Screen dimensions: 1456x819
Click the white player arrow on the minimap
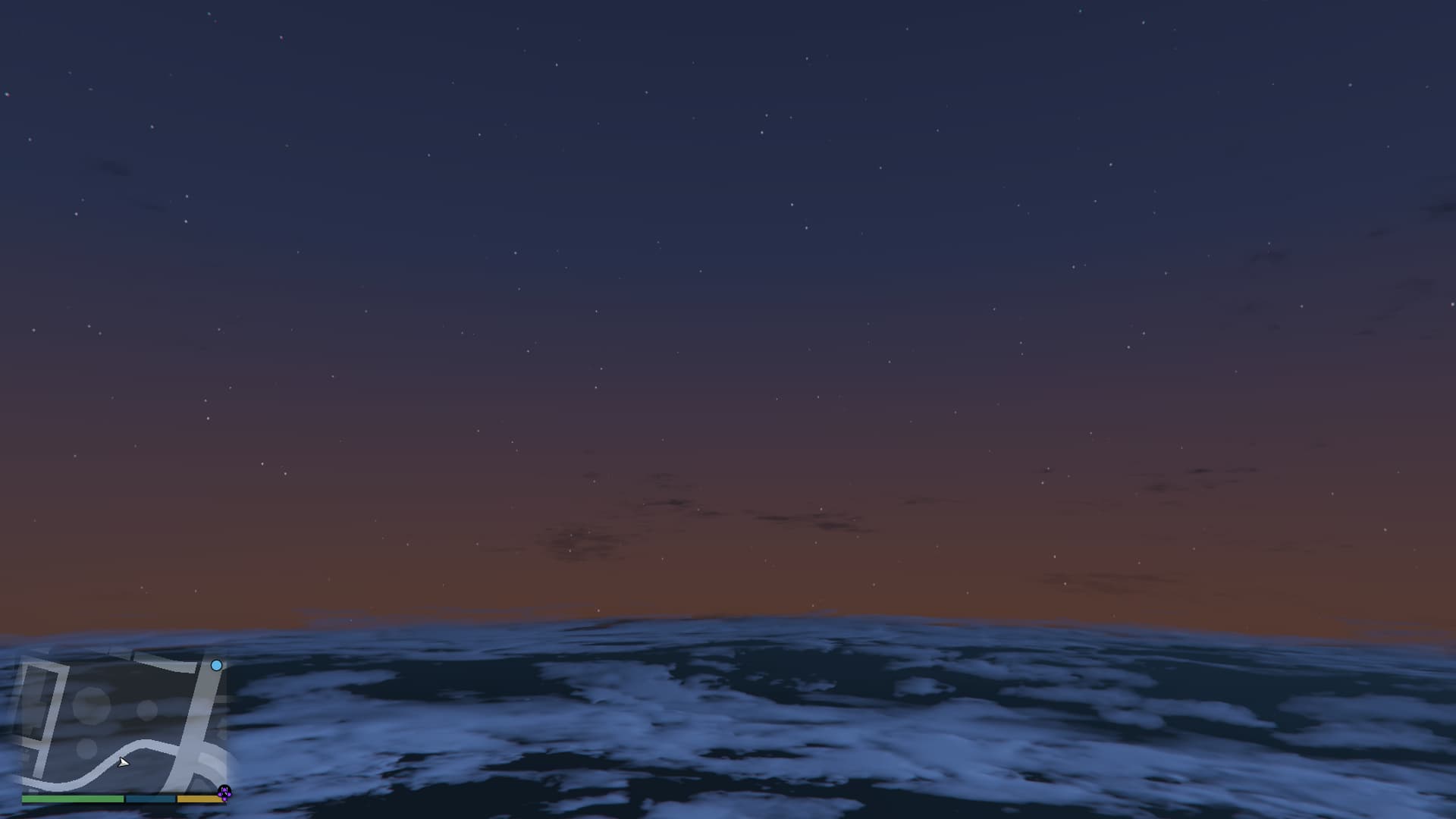coord(124,763)
